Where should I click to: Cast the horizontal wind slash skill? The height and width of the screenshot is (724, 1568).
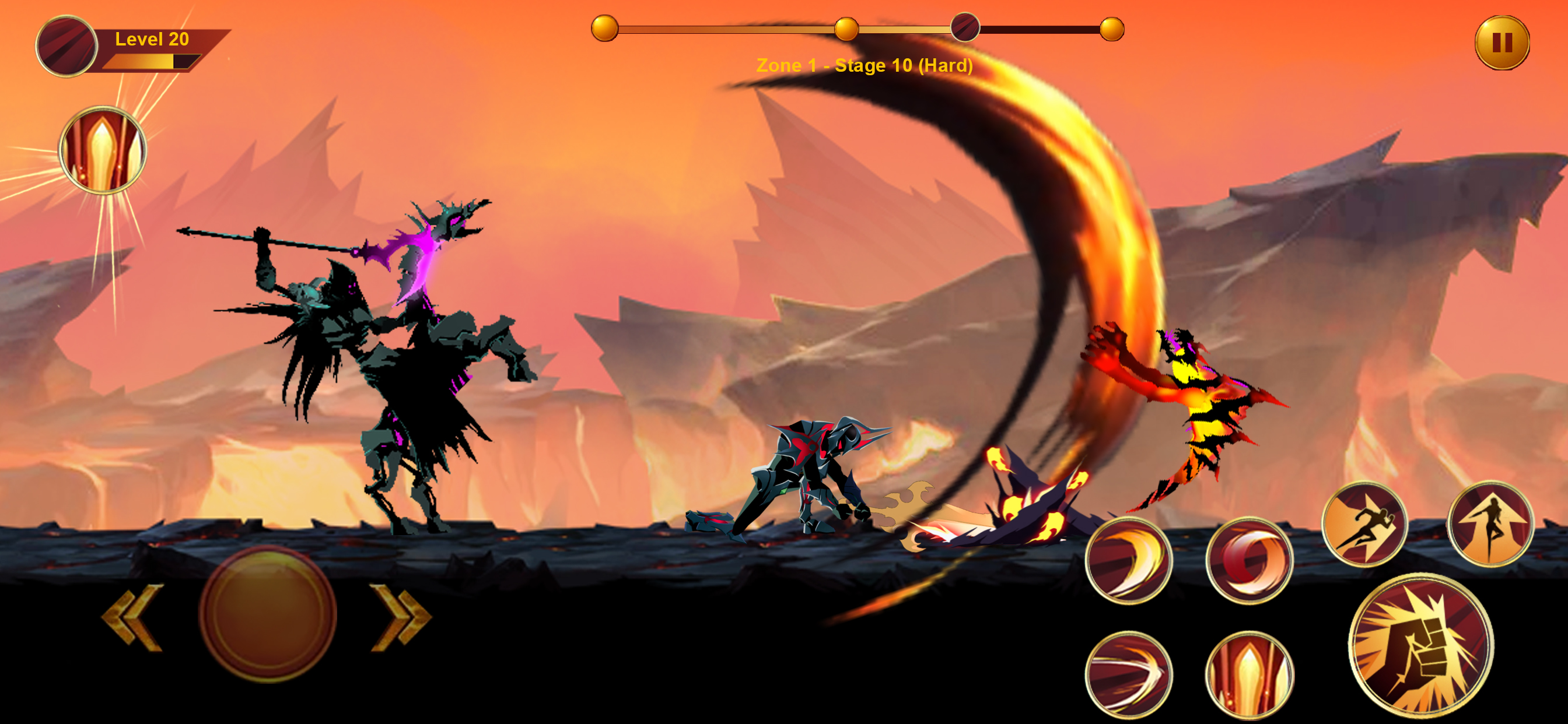(x=1129, y=674)
